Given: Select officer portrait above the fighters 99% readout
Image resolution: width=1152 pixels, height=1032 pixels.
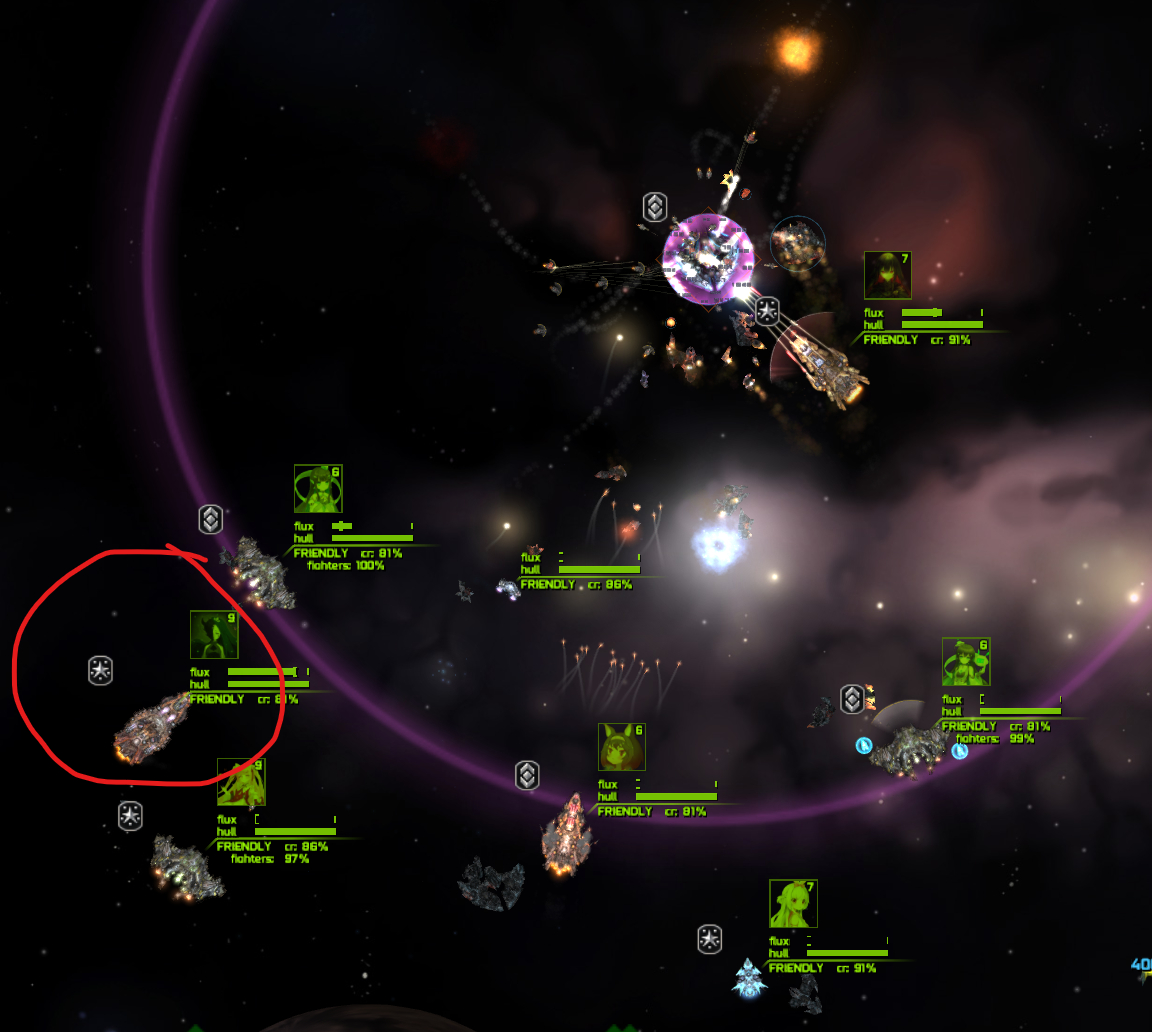Looking at the screenshot, I should point(966,662).
